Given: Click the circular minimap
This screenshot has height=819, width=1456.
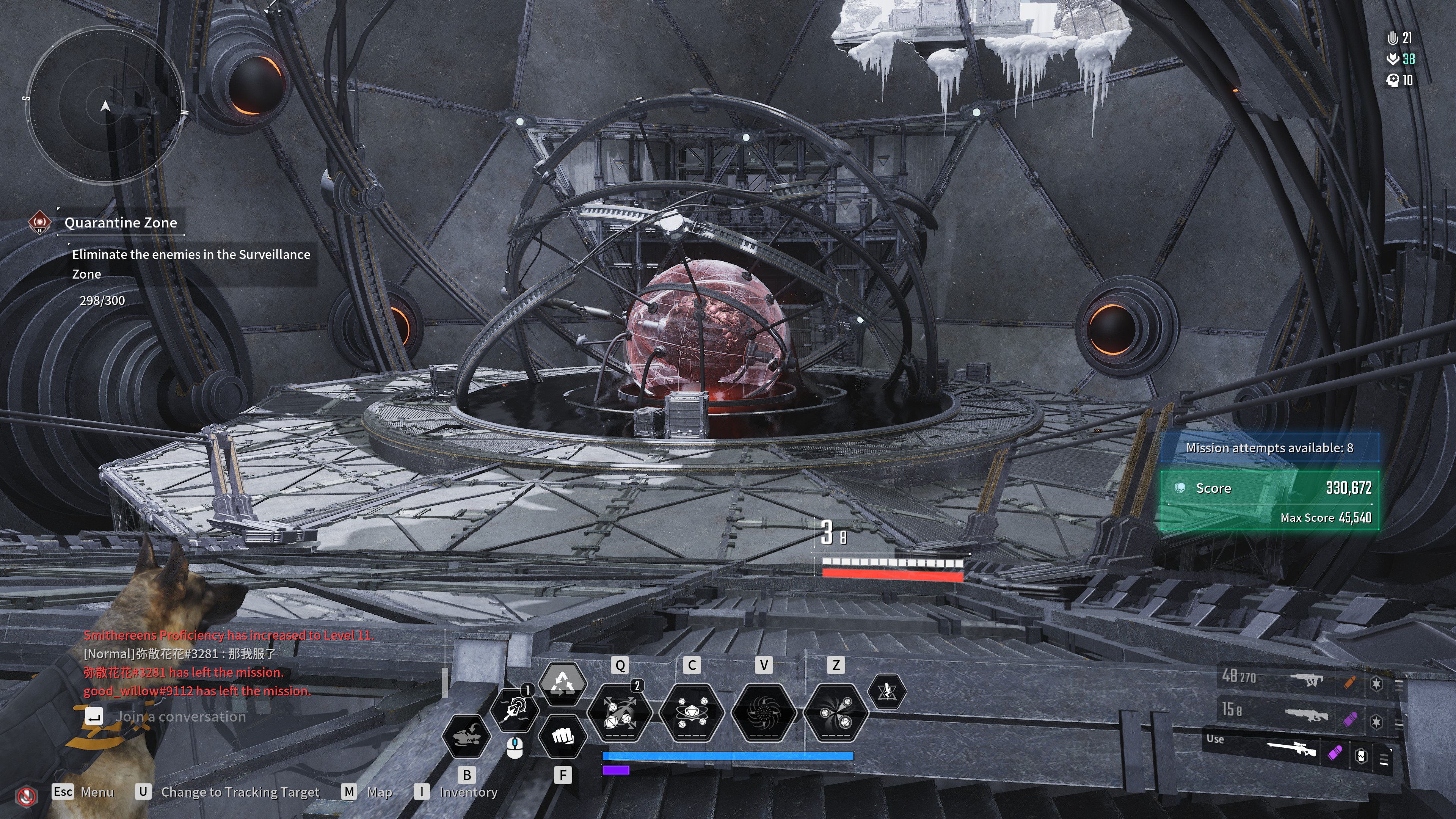Looking at the screenshot, I should click(105, 106).
